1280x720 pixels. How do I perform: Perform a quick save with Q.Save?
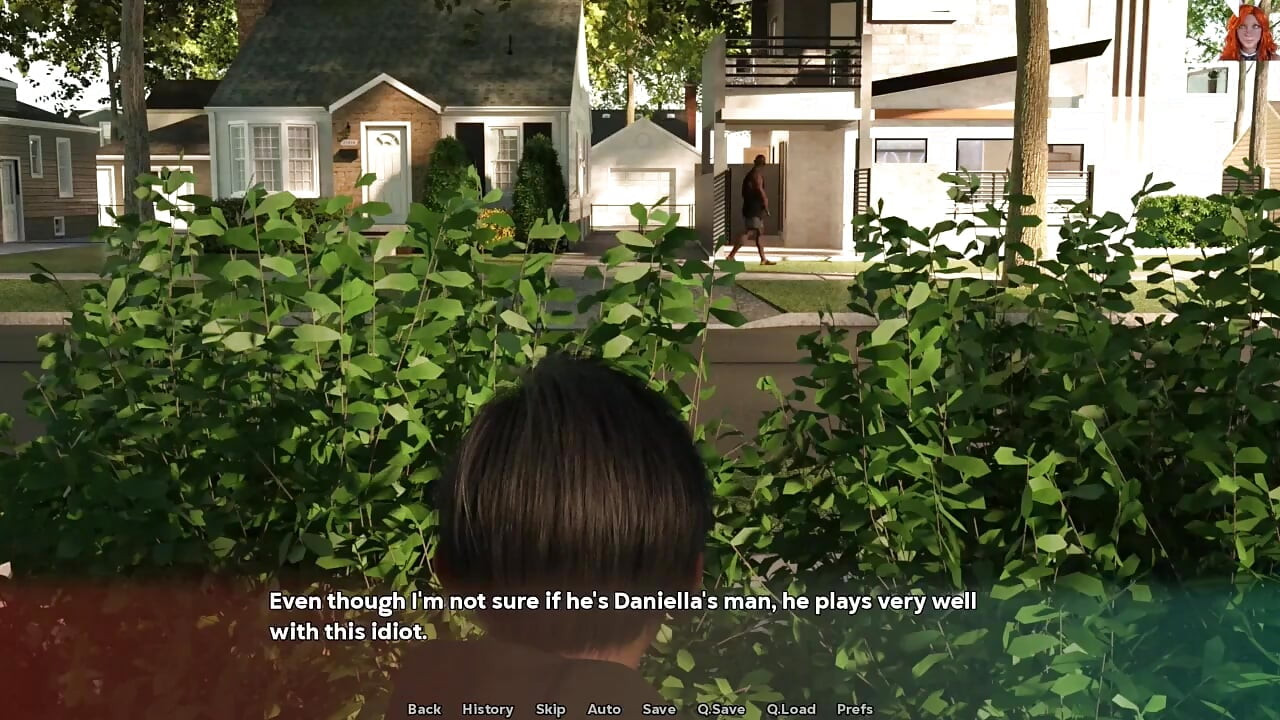click(721, 709)
